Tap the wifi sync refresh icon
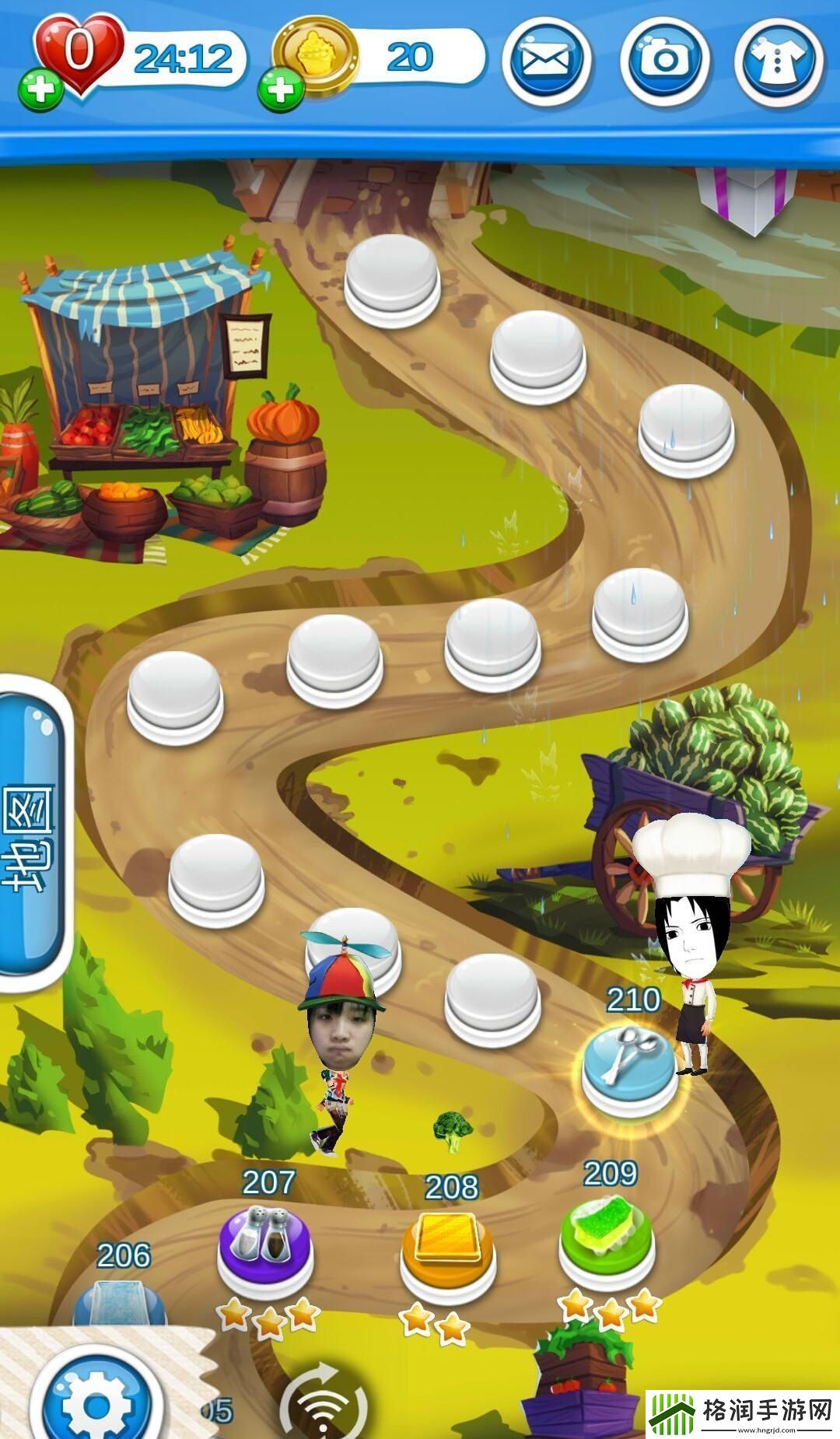Image resolution: width=840 pixels, height=1439 pixels. (323, 1406)
